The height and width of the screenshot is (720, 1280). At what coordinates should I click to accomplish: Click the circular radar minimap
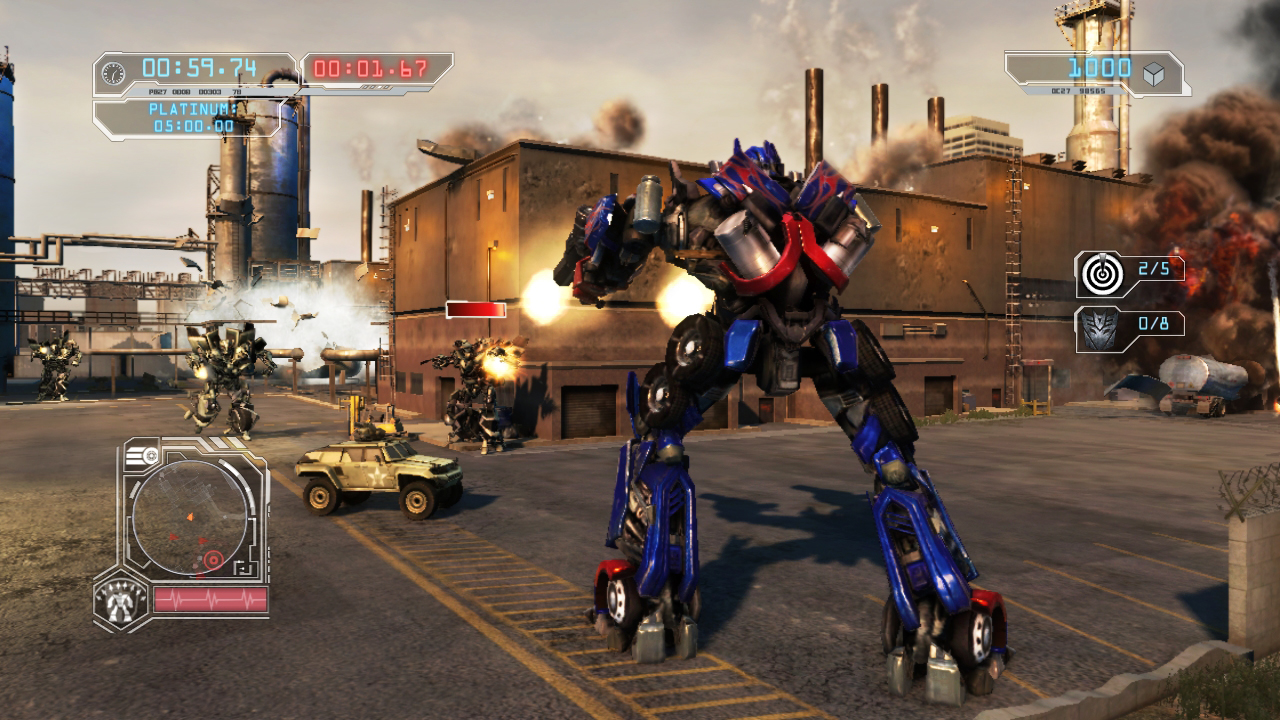[190, 518]
